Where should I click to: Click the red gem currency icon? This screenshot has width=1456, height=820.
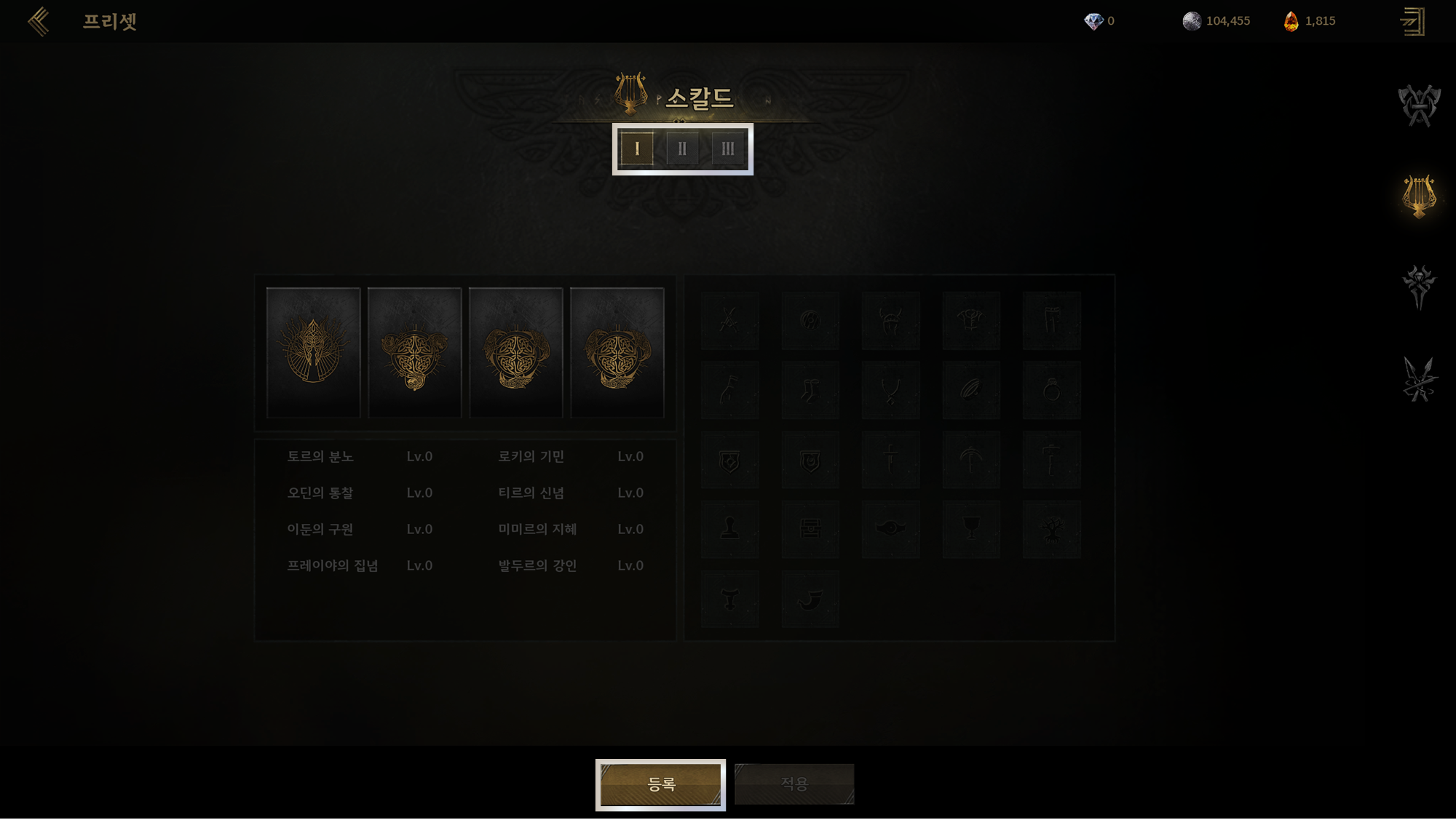pyautogui.click(x=1291, y=21)
